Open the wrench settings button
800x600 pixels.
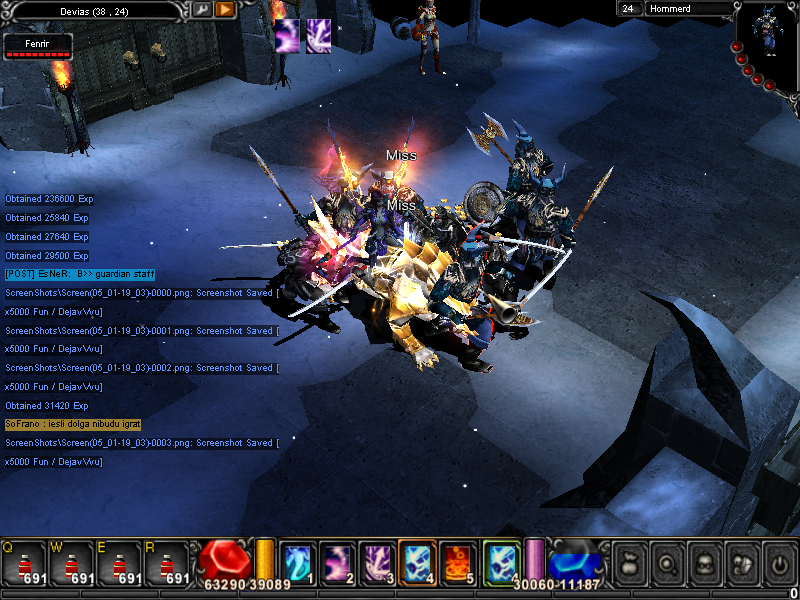202,9
